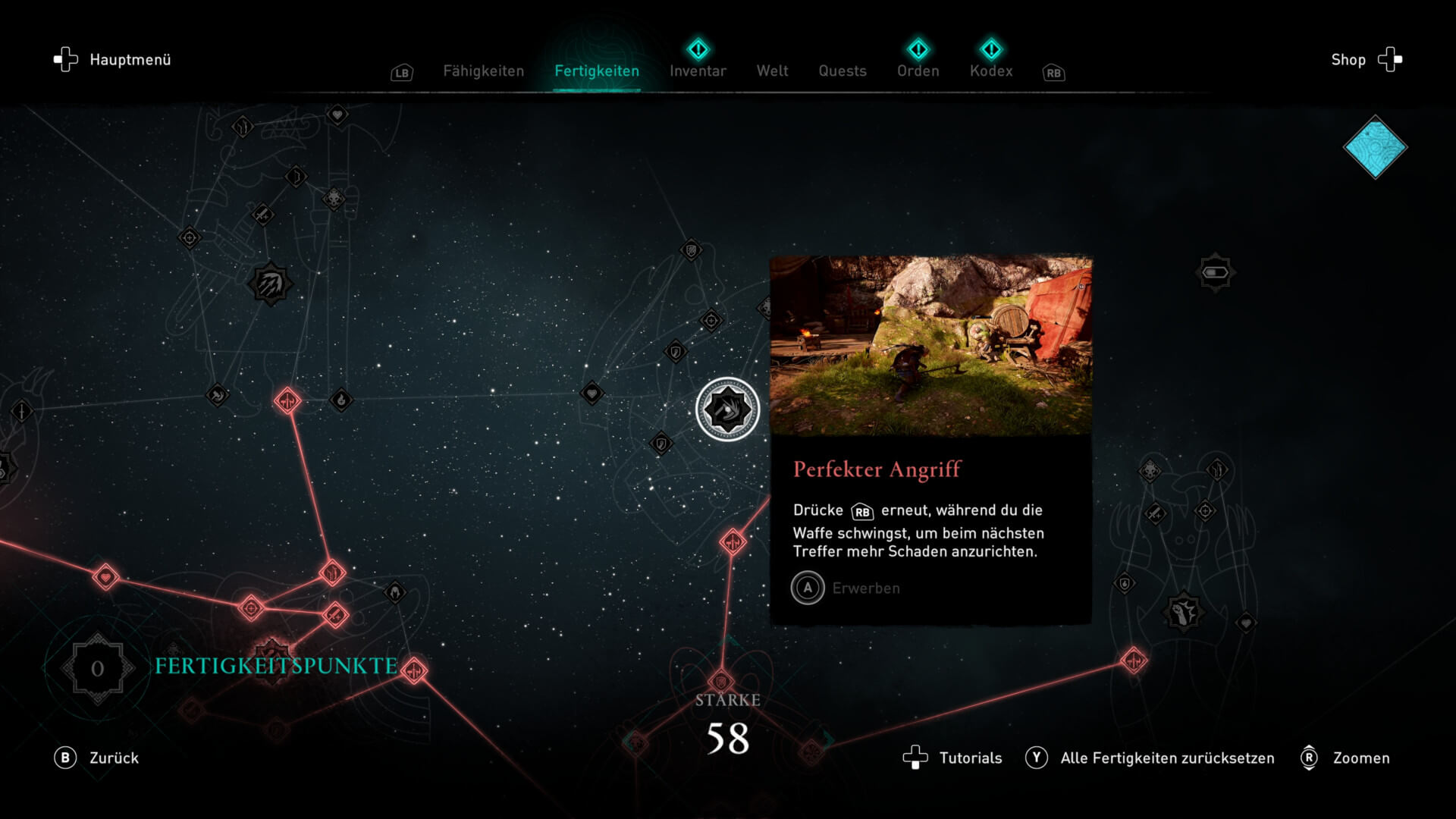
Task: Open the Orden tab
Action: point(918,71)
